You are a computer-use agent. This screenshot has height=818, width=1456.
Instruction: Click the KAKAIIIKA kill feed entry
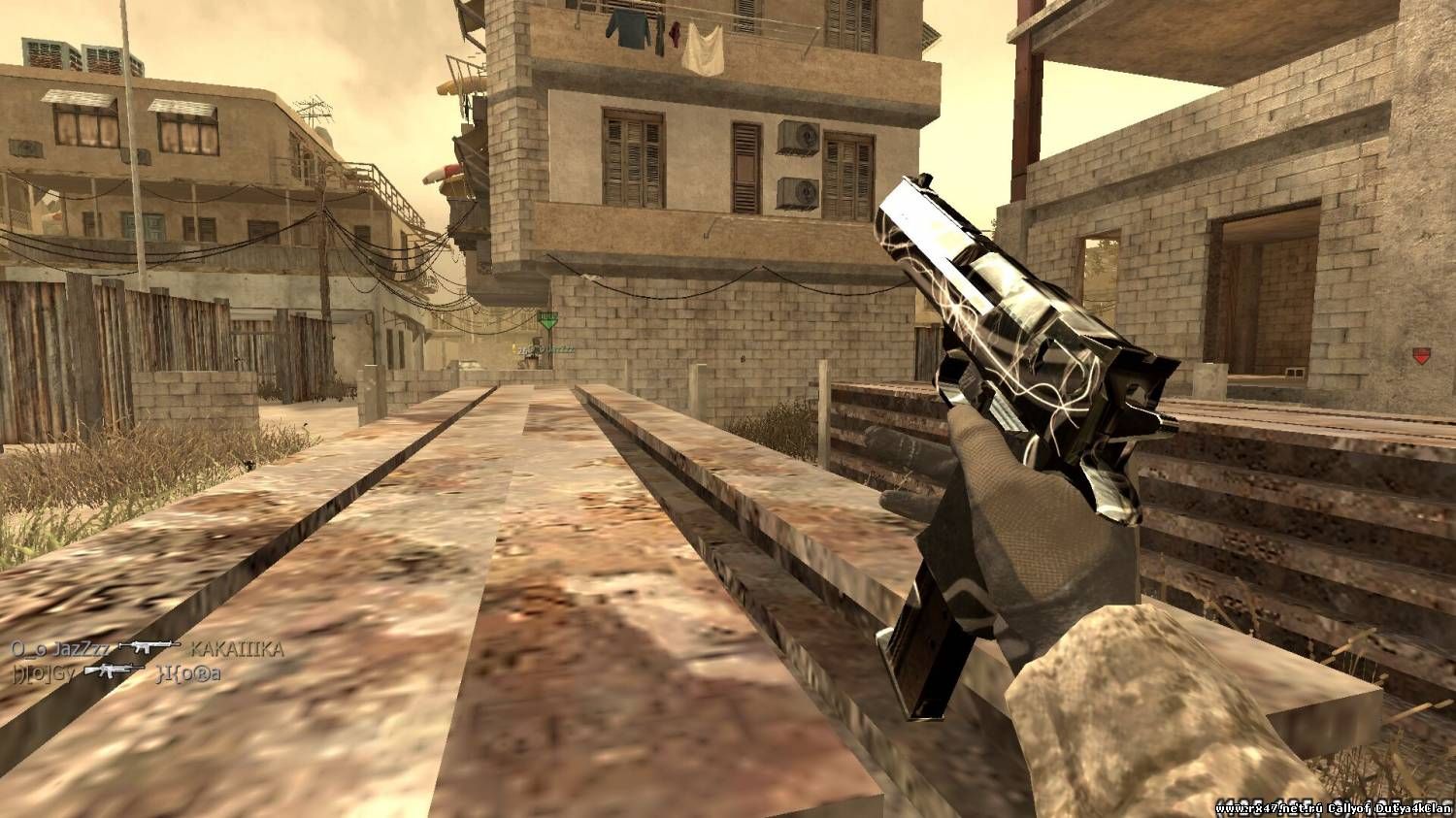pyautogui.click(x=237, y=649)
